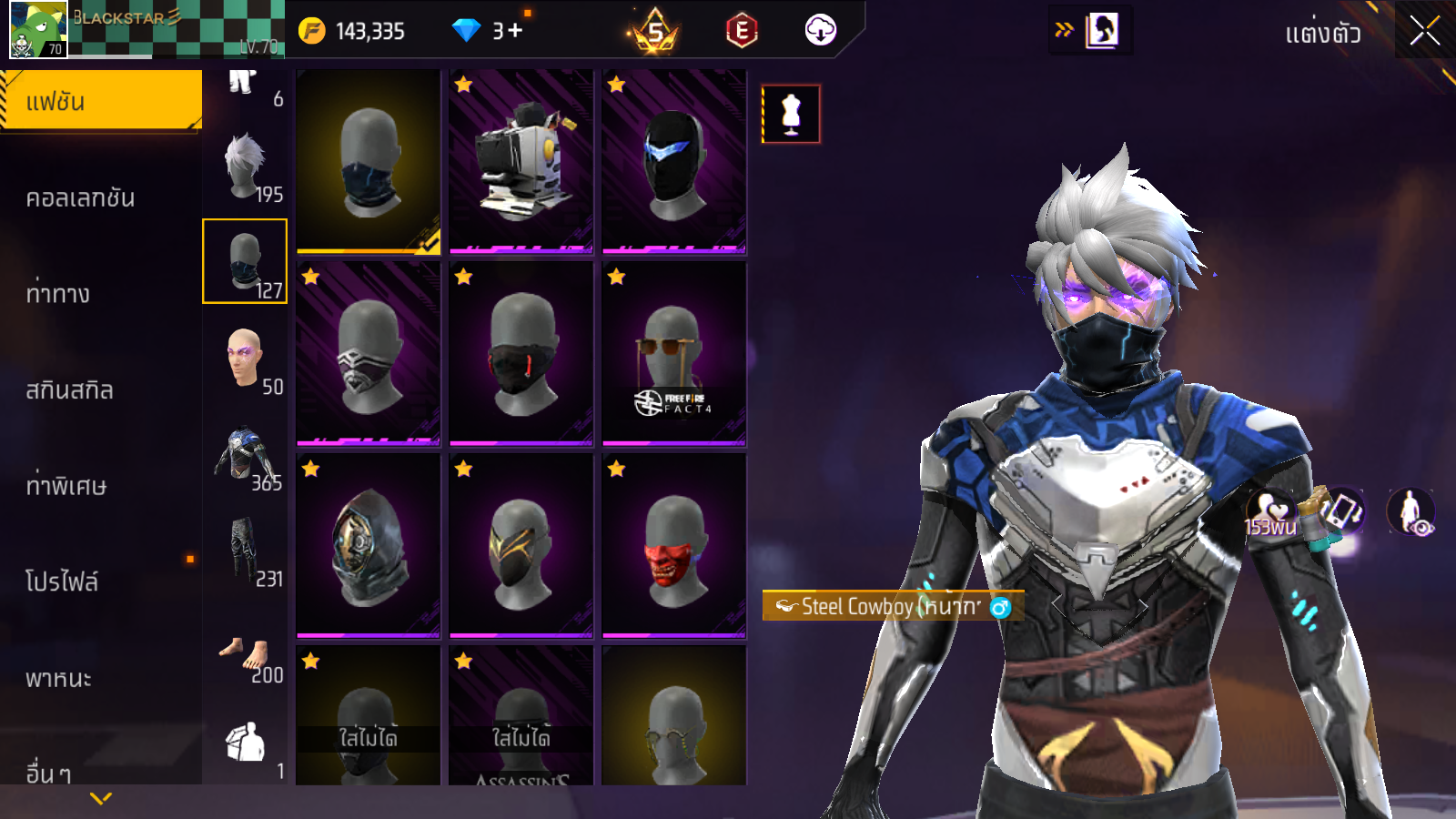1456x819 pixels.
Task: Open the cloud download icon
Action: coord(820,31)
